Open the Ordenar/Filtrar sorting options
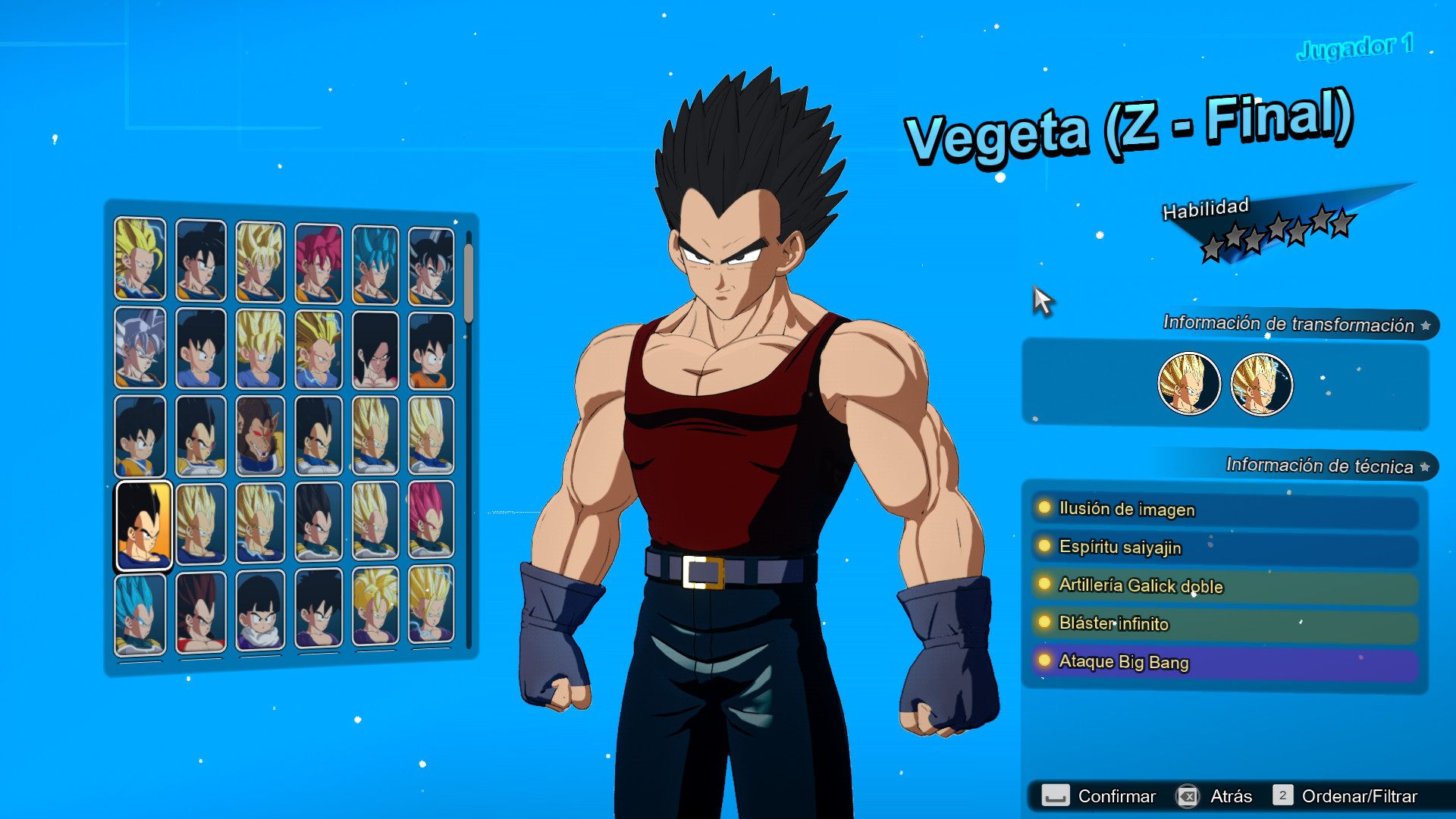The image size is (1456, 819). click(x=1359, y=796)
